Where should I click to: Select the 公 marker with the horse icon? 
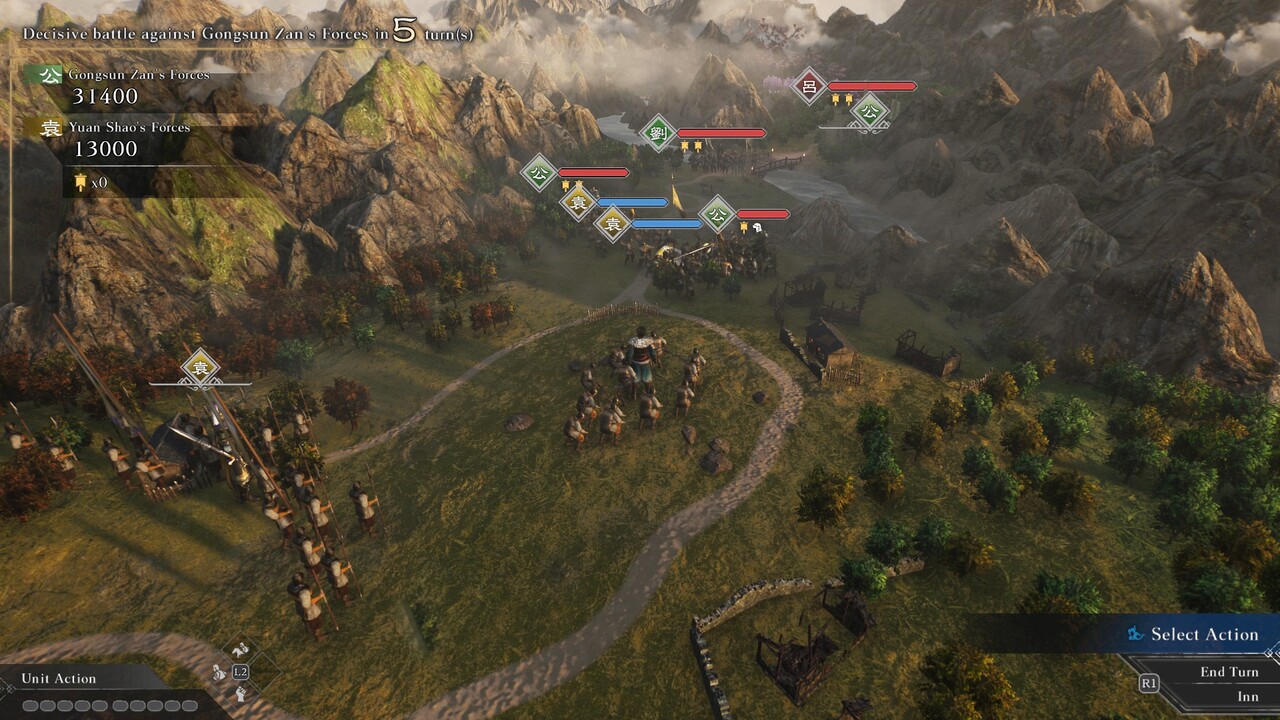717,214
